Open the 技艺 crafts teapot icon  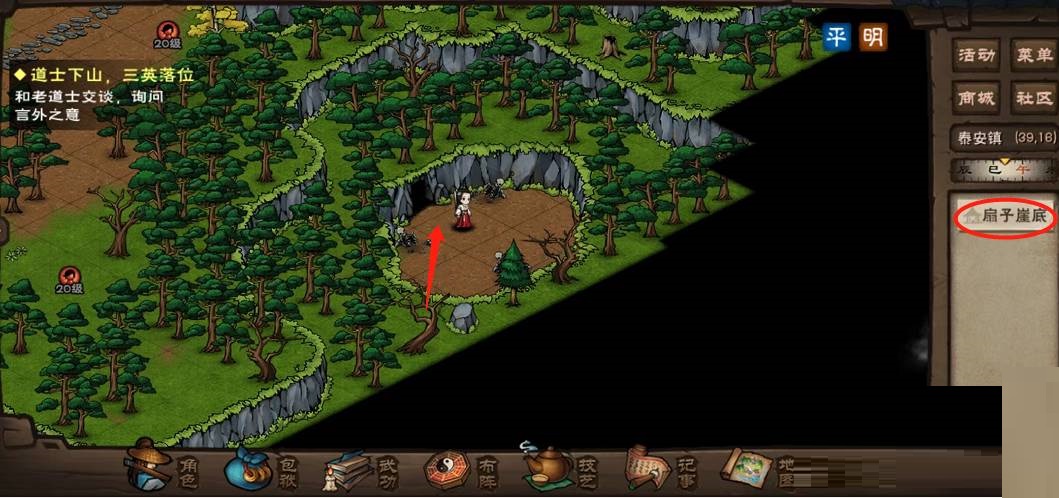[562, 467]
